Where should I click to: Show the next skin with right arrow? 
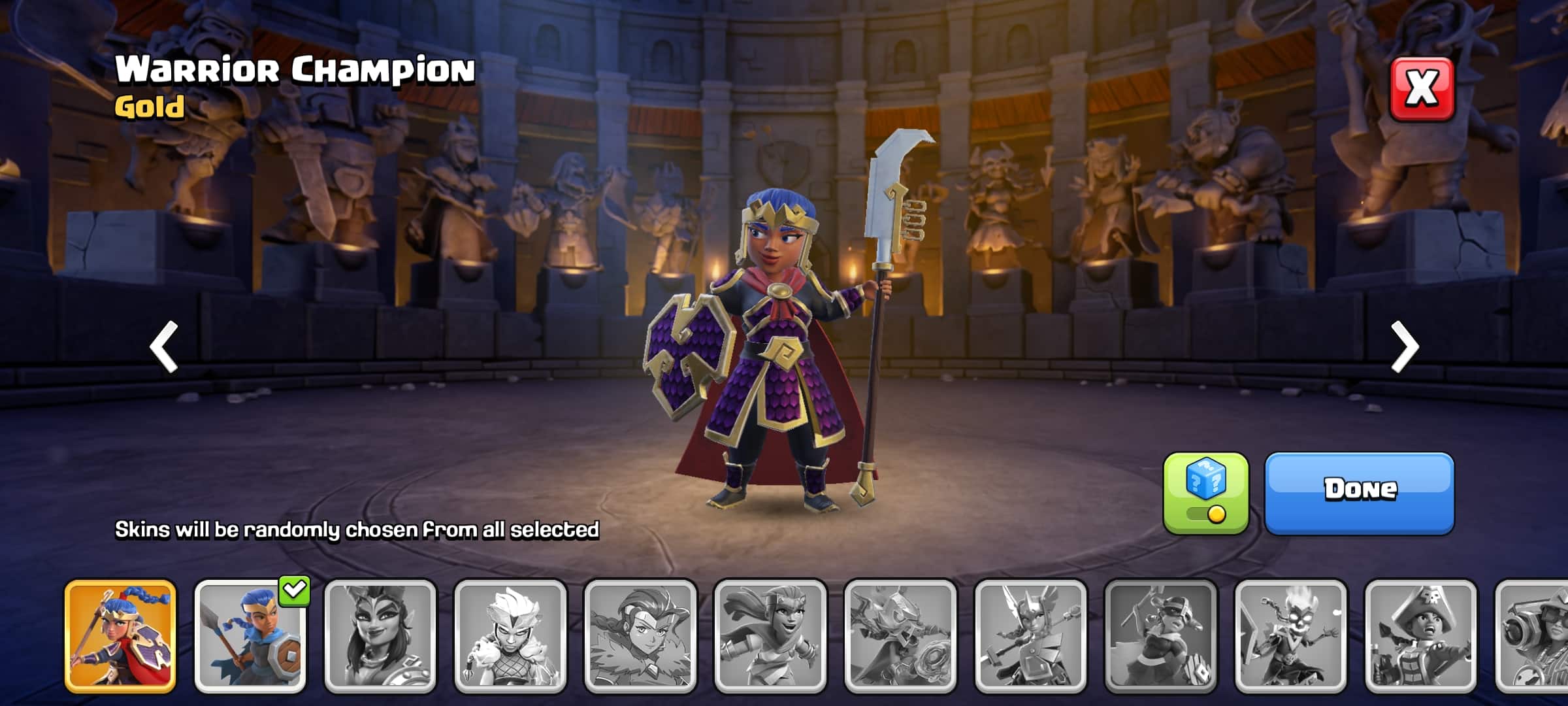[1405, 346]
